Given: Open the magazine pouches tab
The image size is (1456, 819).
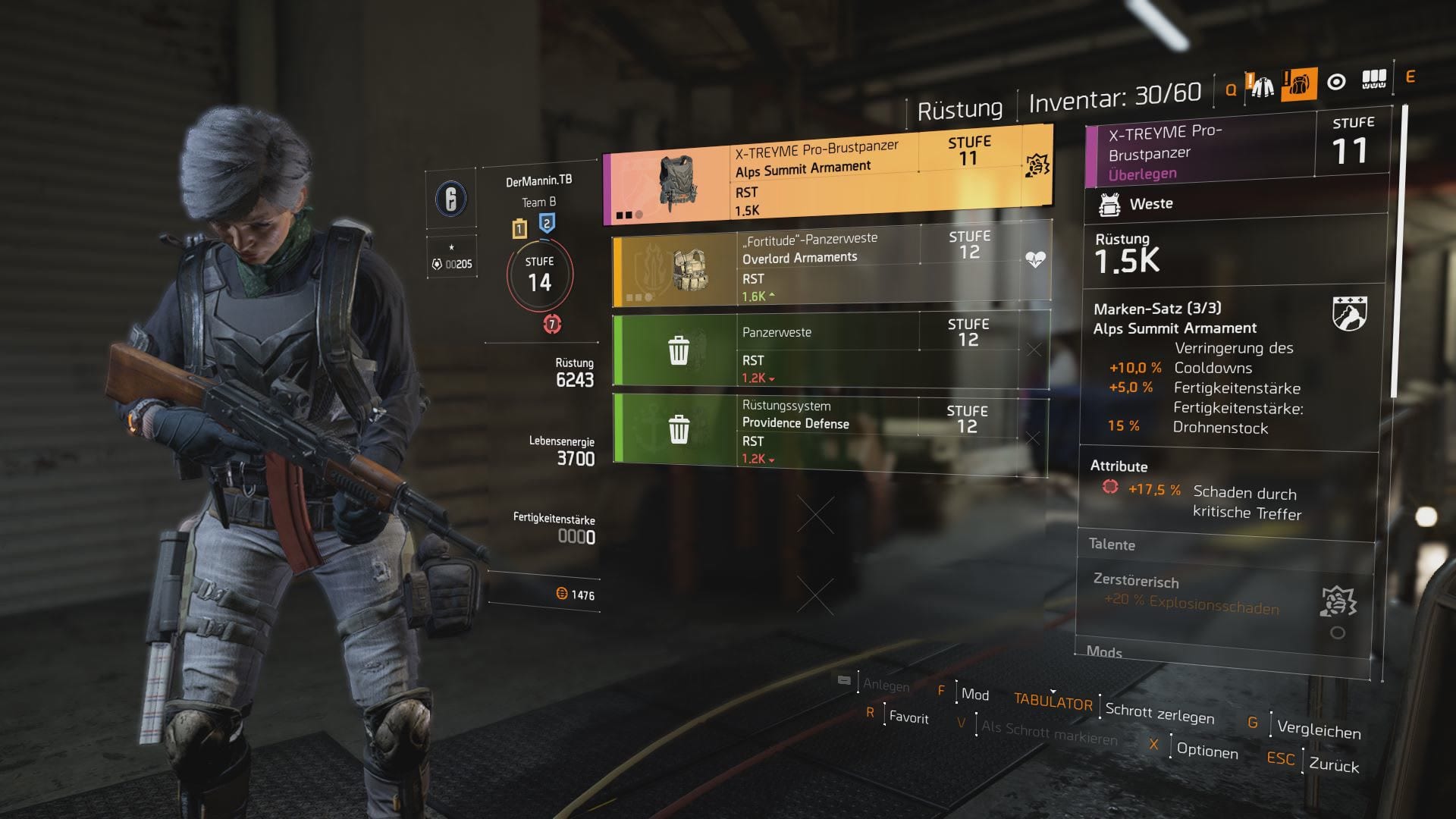Looking at the screenshot, I should [1374, 79].
